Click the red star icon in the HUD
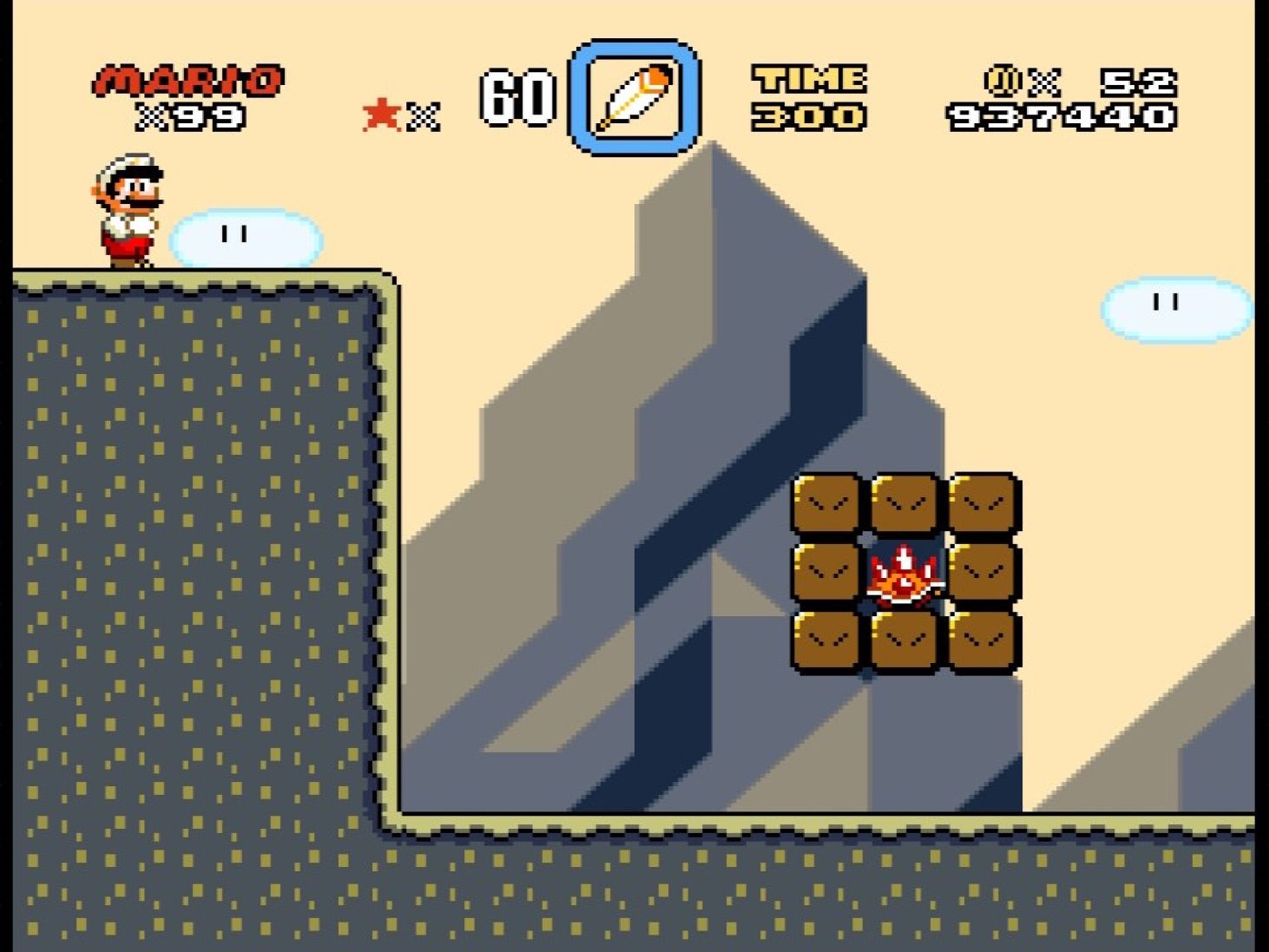This screenshot has height=952, width=1269. tap(382, 111)
